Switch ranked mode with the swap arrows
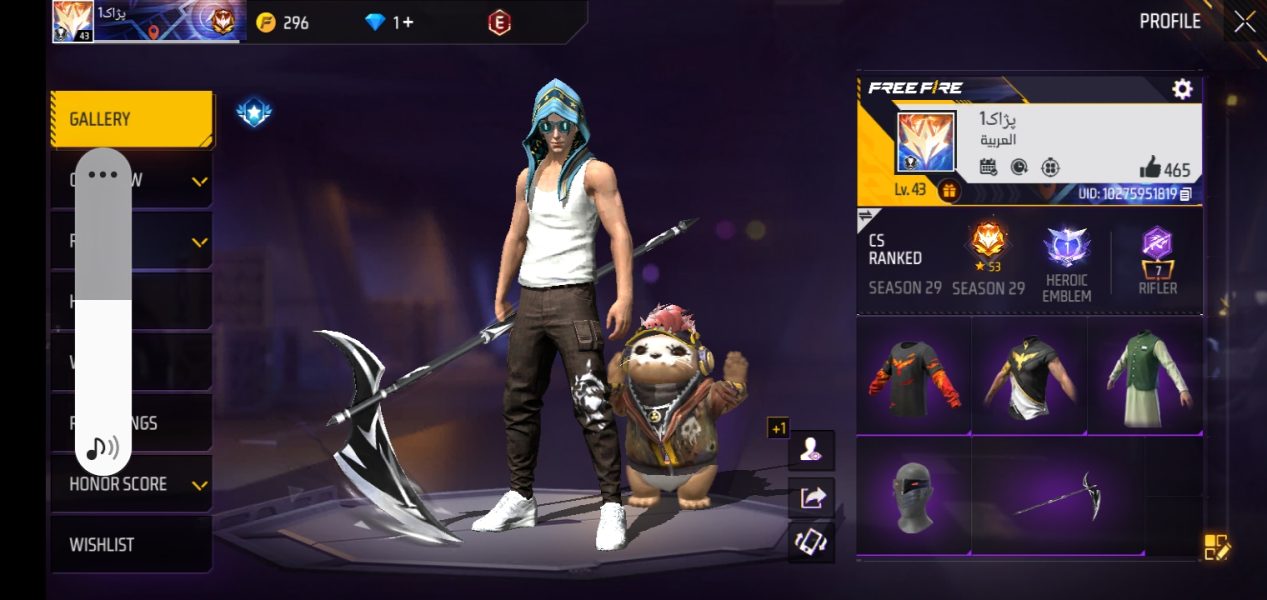The image size is (1267, 600). [x=866, y=216]
